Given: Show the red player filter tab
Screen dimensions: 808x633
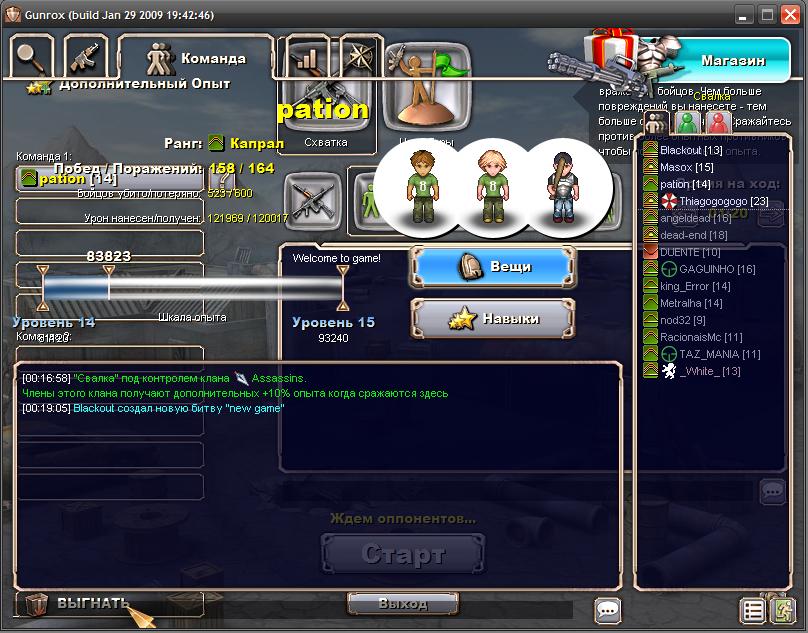Looking at the screenshot, I should click(717, 123).
